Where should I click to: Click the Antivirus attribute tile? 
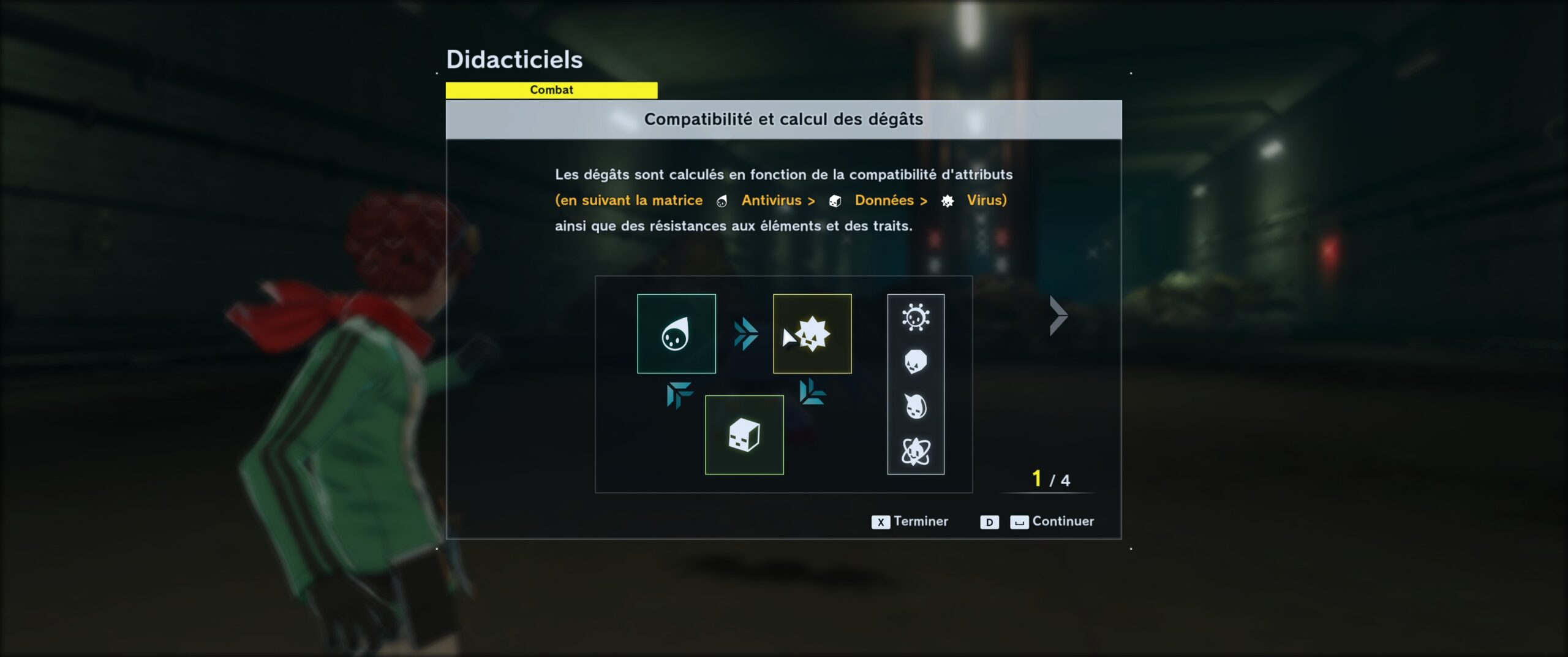click(676, 334)
